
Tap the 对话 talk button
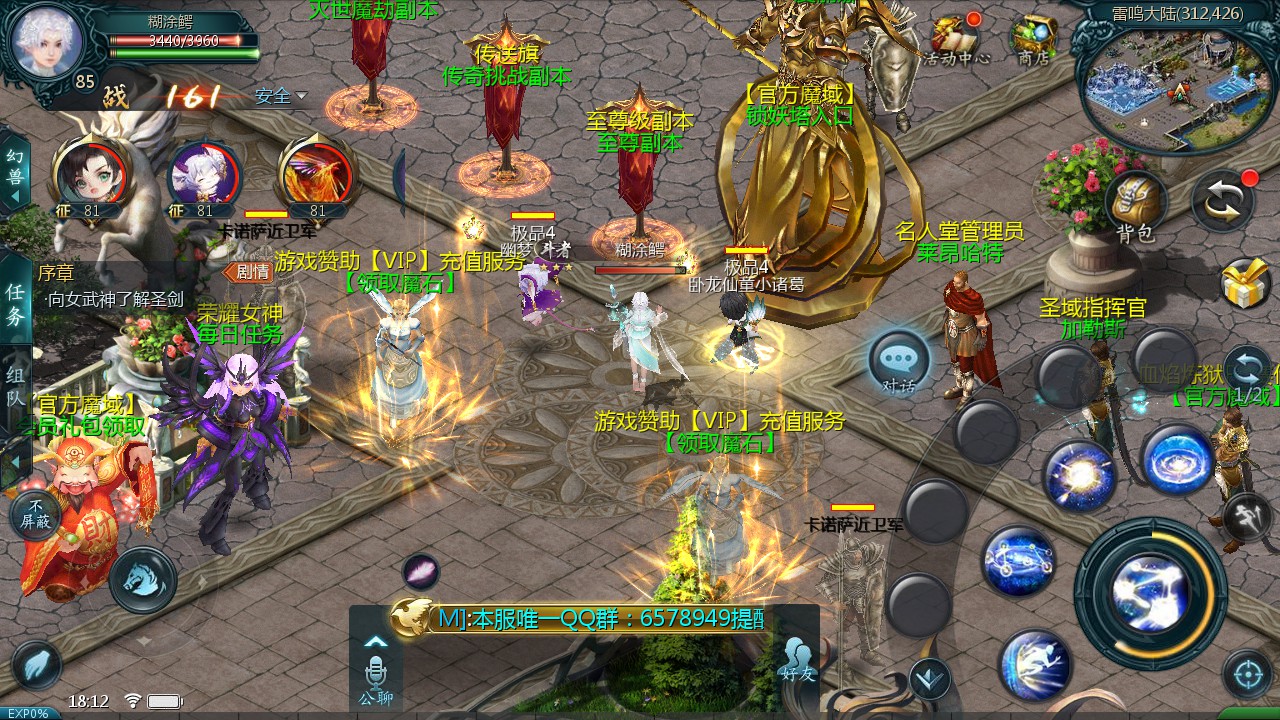pyautogui.click(x=898, y=363)
